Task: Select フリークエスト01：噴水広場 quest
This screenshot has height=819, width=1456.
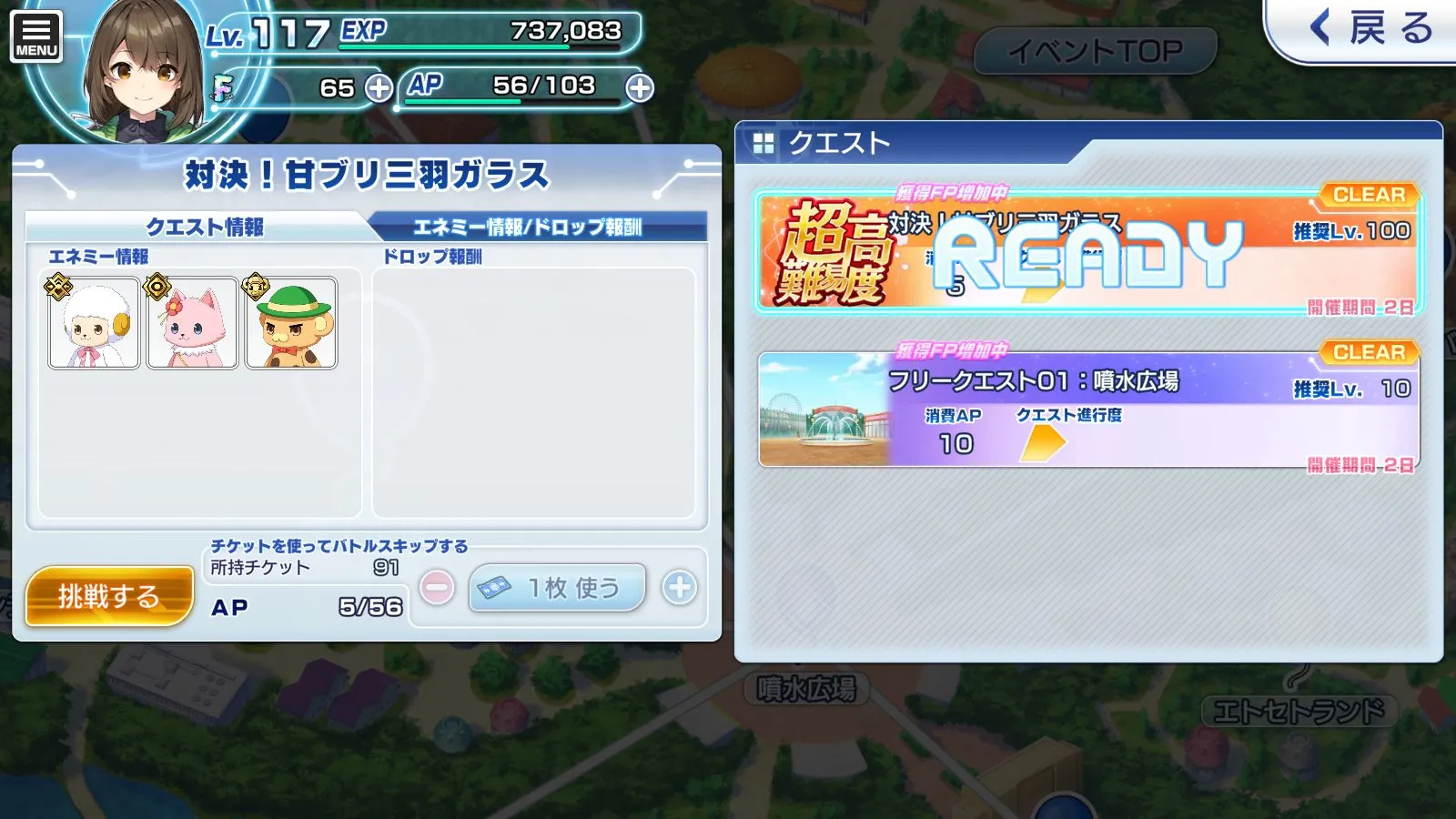Action: coord(1087,409)
